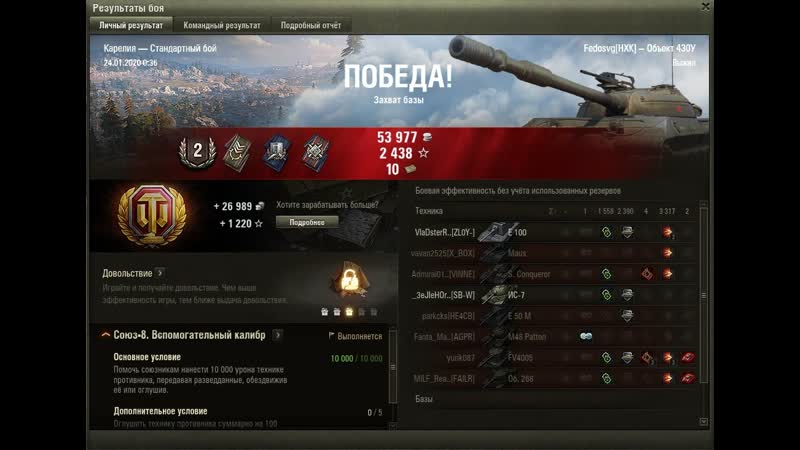
Task: Collapse the Союз-8 mission section
Action: point(106,335)
